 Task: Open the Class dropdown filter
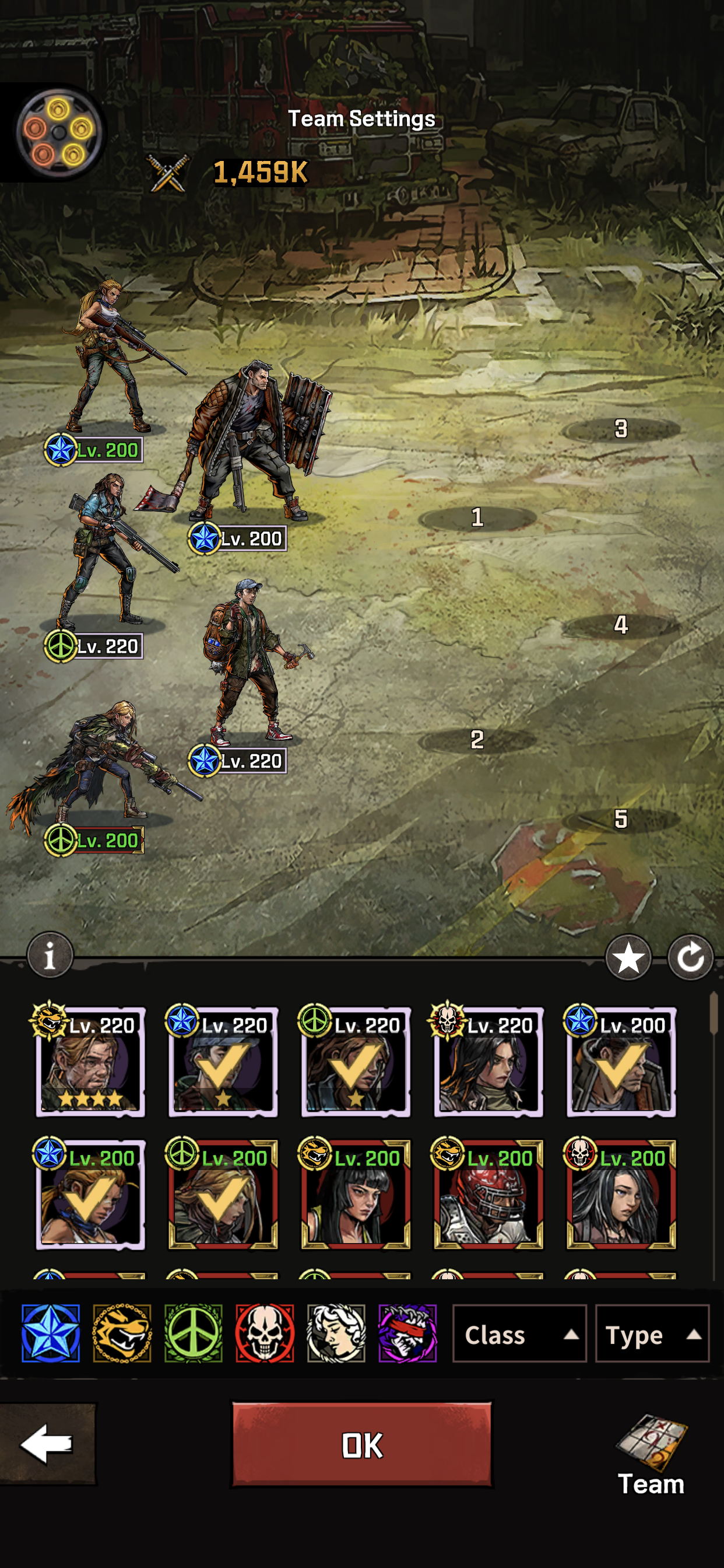pos(519,1334)
